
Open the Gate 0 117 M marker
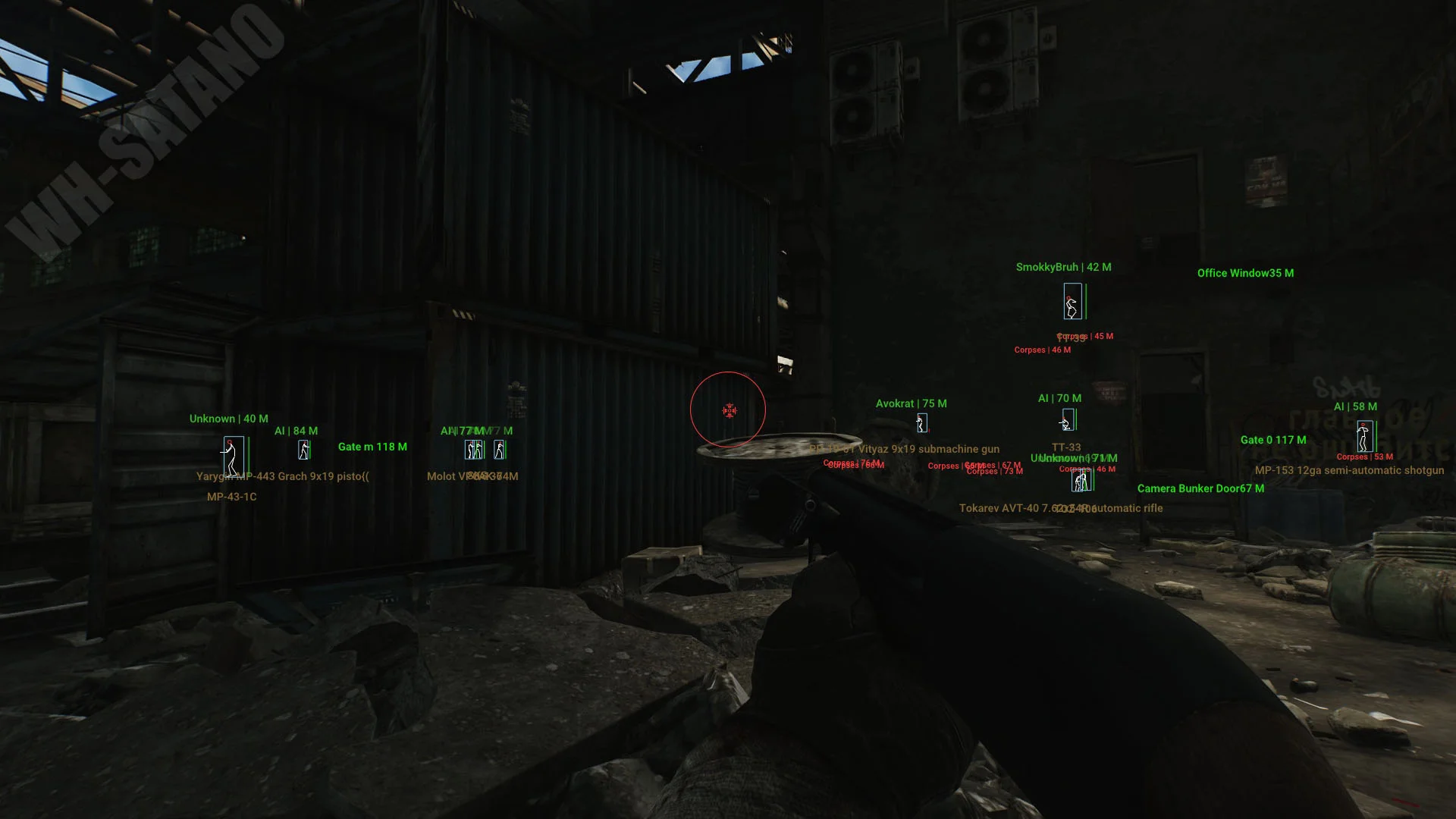pyautogui.click(x=1272, y=439)
